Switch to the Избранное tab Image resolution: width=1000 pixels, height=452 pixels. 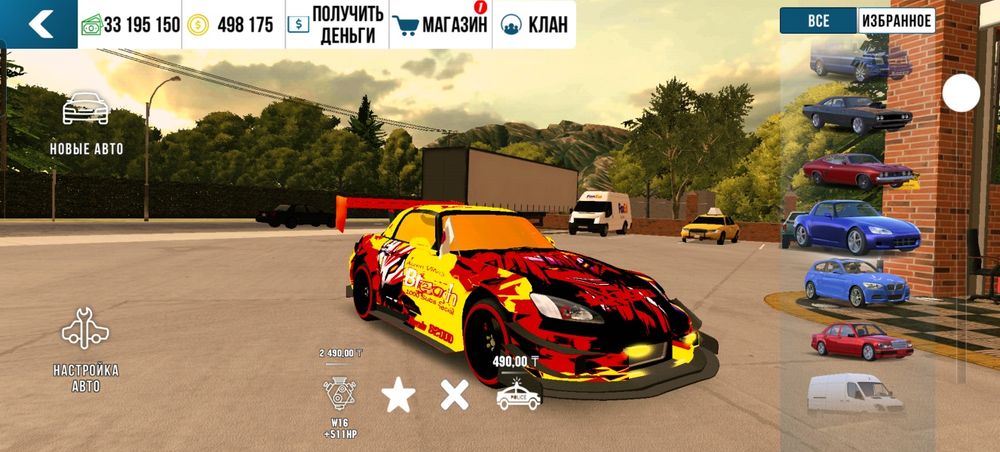pos(896,21)
